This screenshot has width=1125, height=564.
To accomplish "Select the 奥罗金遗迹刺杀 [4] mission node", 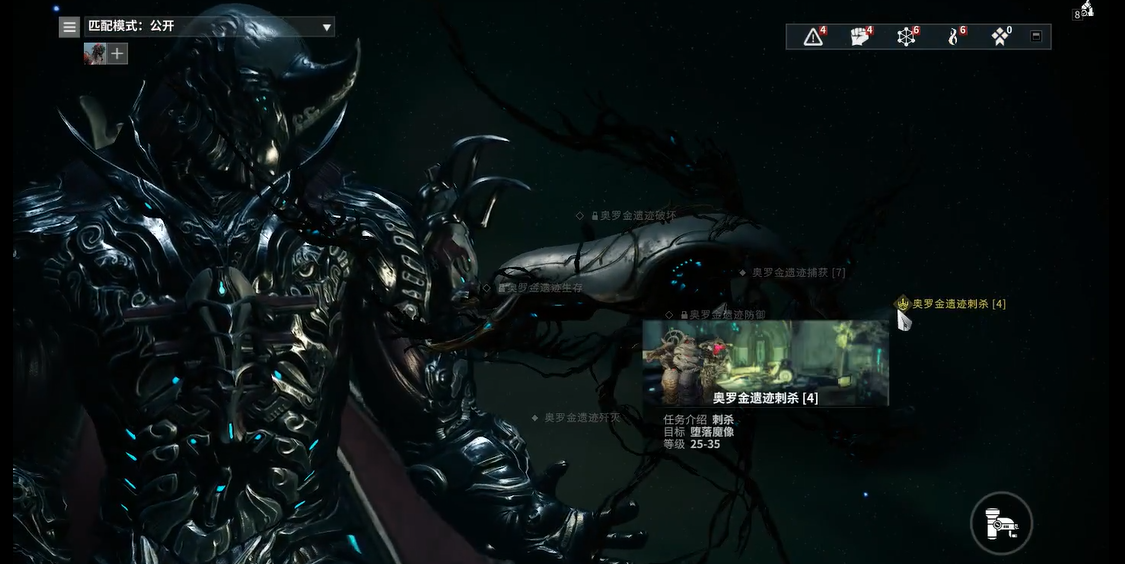I will coord(957,304).
